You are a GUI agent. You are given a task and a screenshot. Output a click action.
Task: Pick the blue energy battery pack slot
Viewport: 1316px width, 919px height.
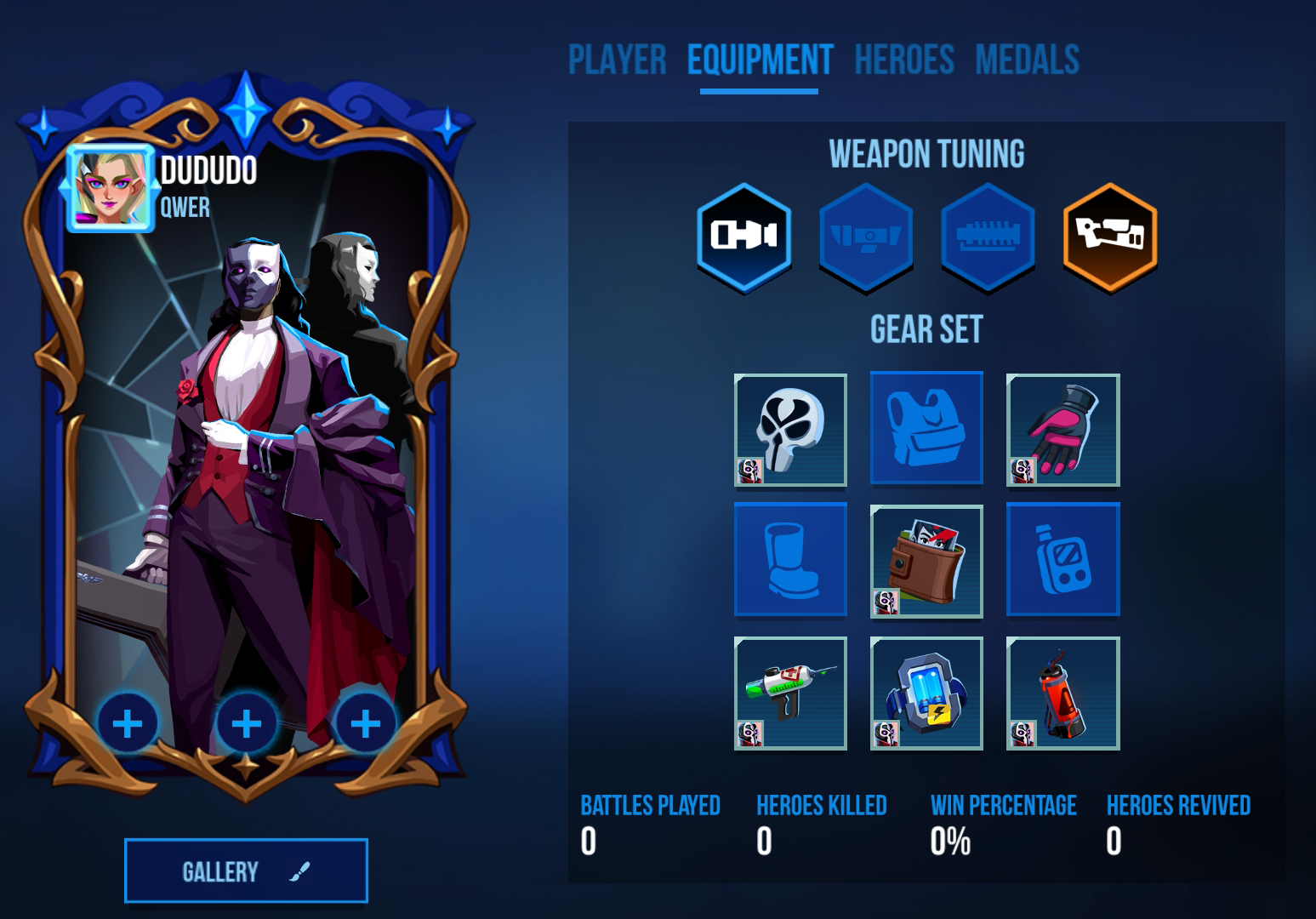926,694
